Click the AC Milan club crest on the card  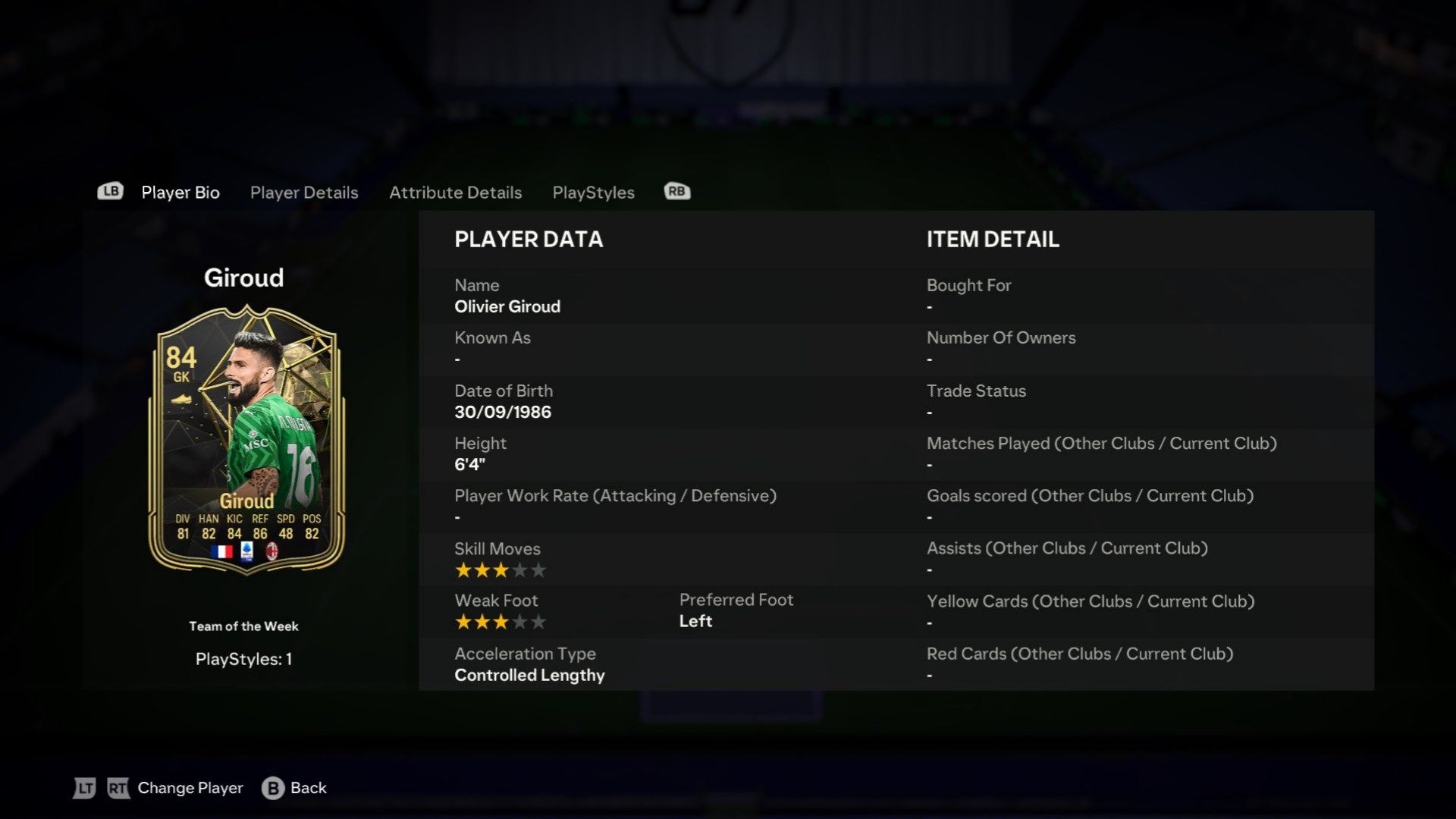(x=271, y=552)
